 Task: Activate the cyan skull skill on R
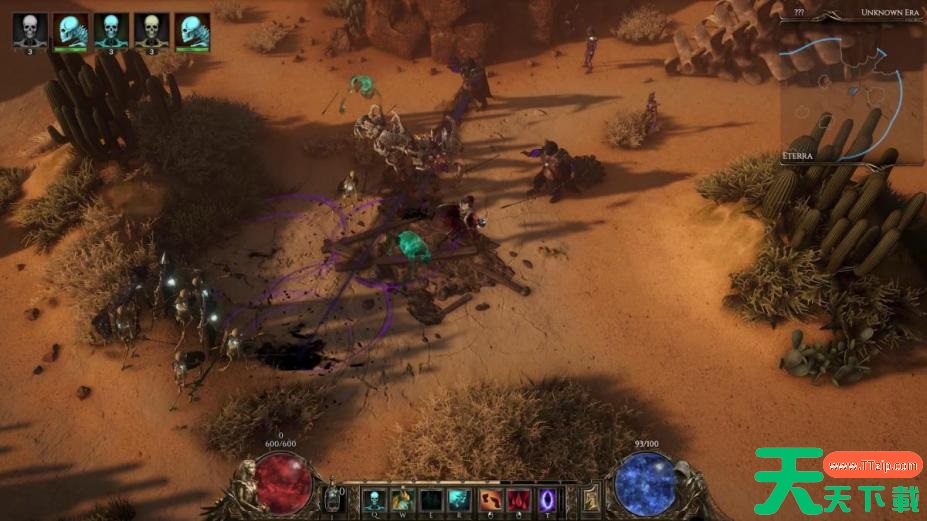(461, 498)
